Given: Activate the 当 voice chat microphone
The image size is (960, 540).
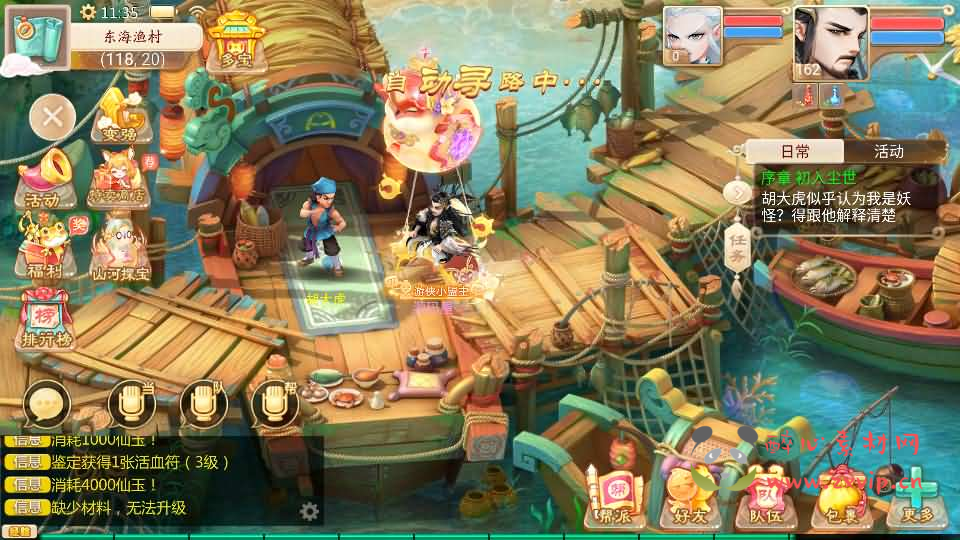Looking at the screenshot, I should coord(131,403).
